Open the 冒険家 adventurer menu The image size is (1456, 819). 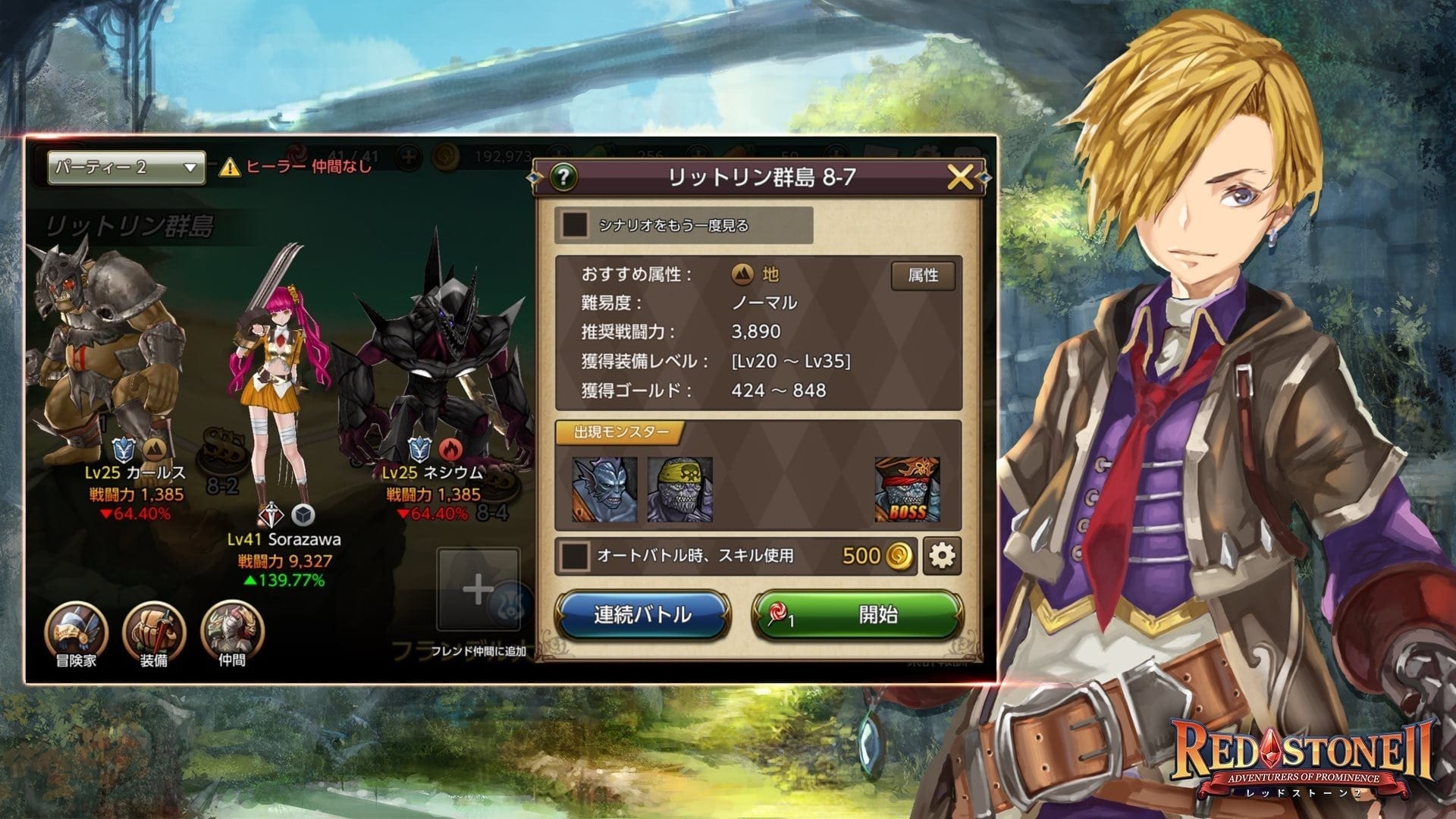point(76,632)
